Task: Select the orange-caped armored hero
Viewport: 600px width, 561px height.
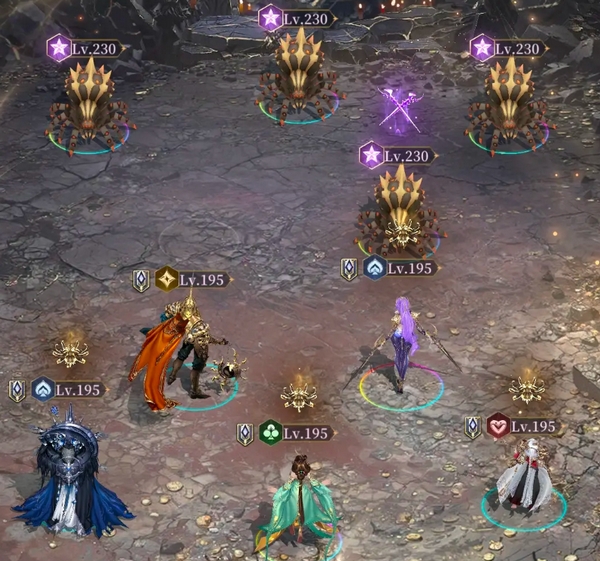Action: pos(180,350)
